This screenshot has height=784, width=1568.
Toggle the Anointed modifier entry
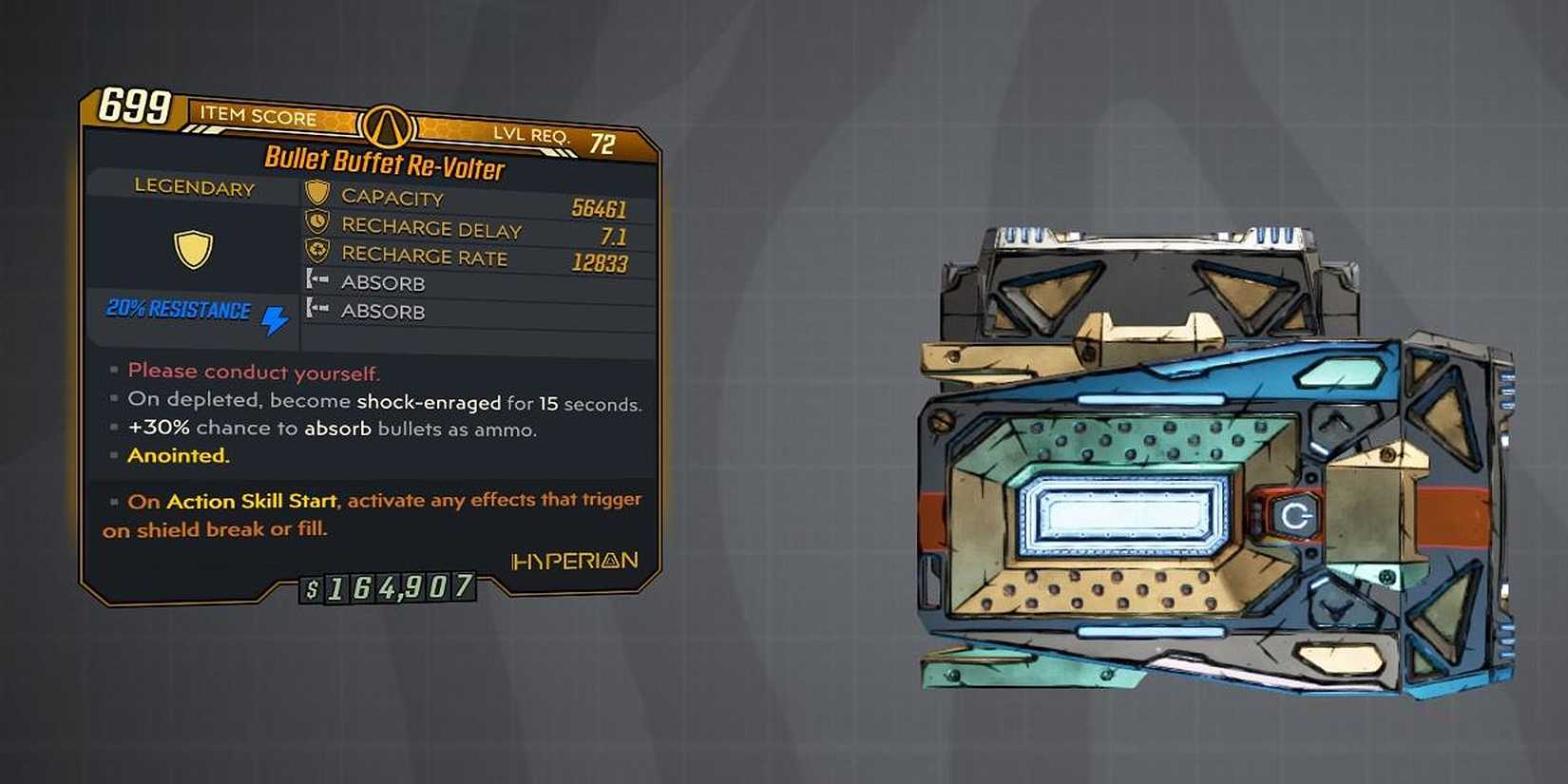[x=177, y=455]
